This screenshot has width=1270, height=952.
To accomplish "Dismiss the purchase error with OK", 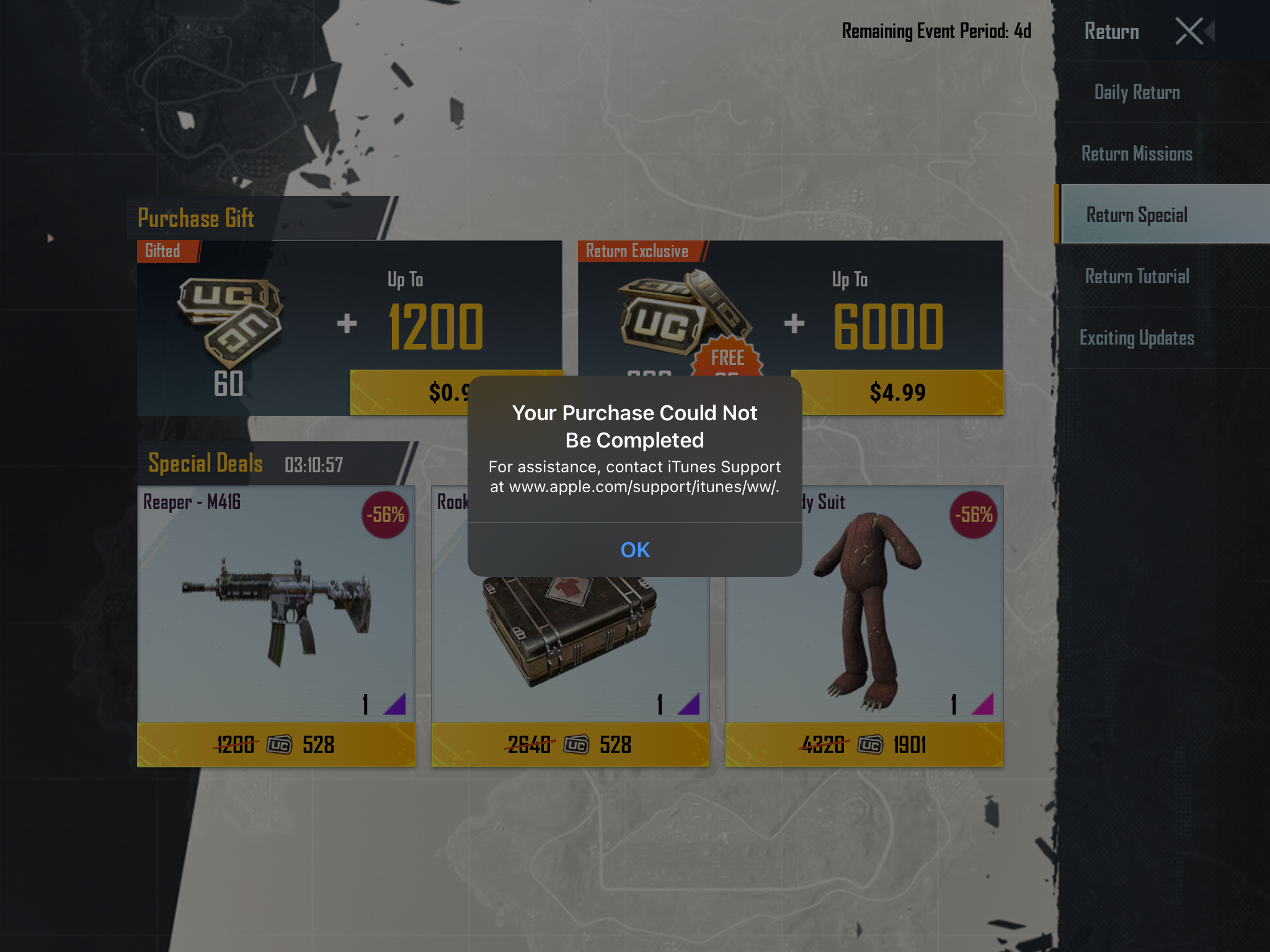I will tap(634, 550).
